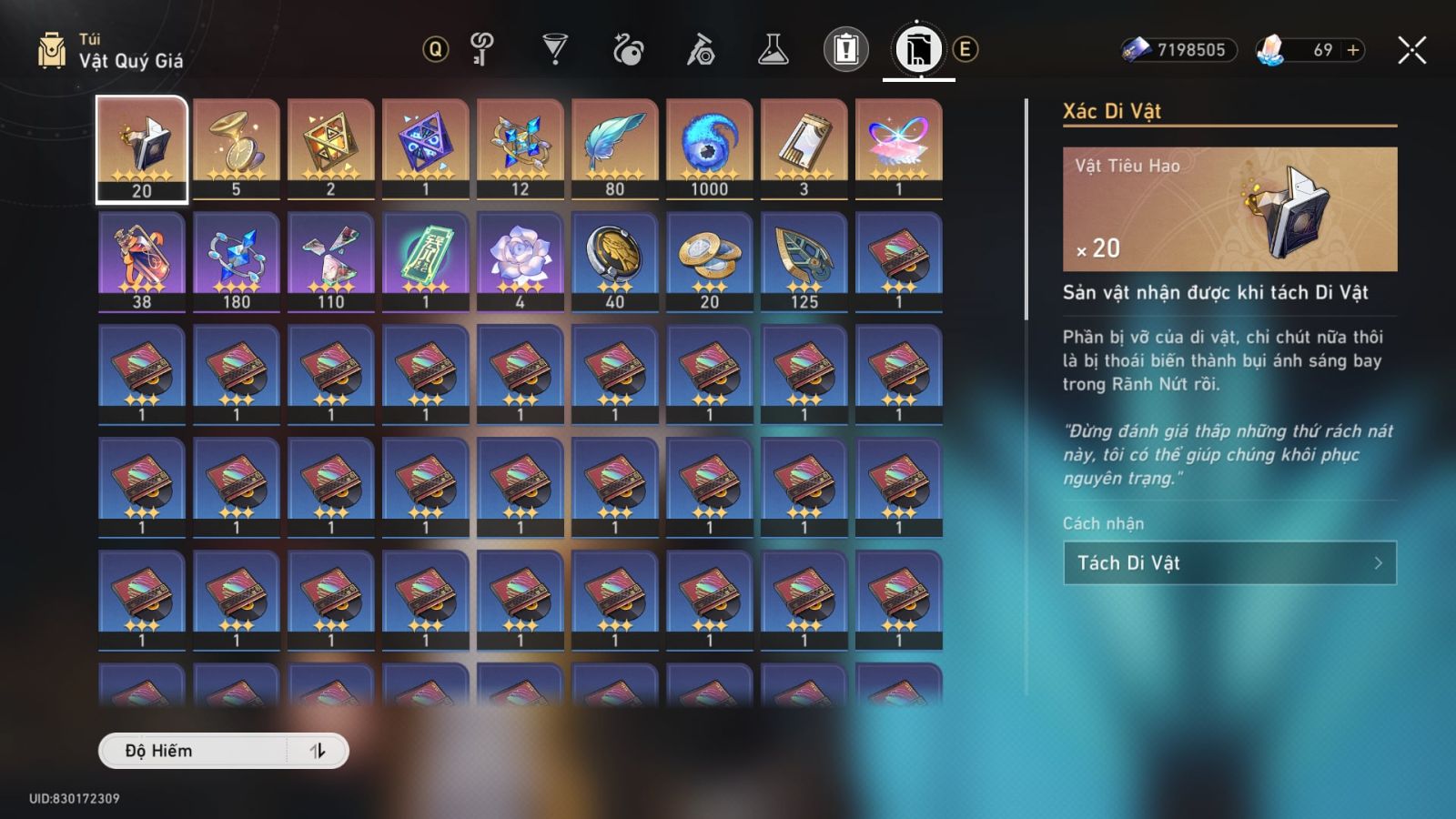Switch to the clipboard exclamation tab

click(845, 49)
